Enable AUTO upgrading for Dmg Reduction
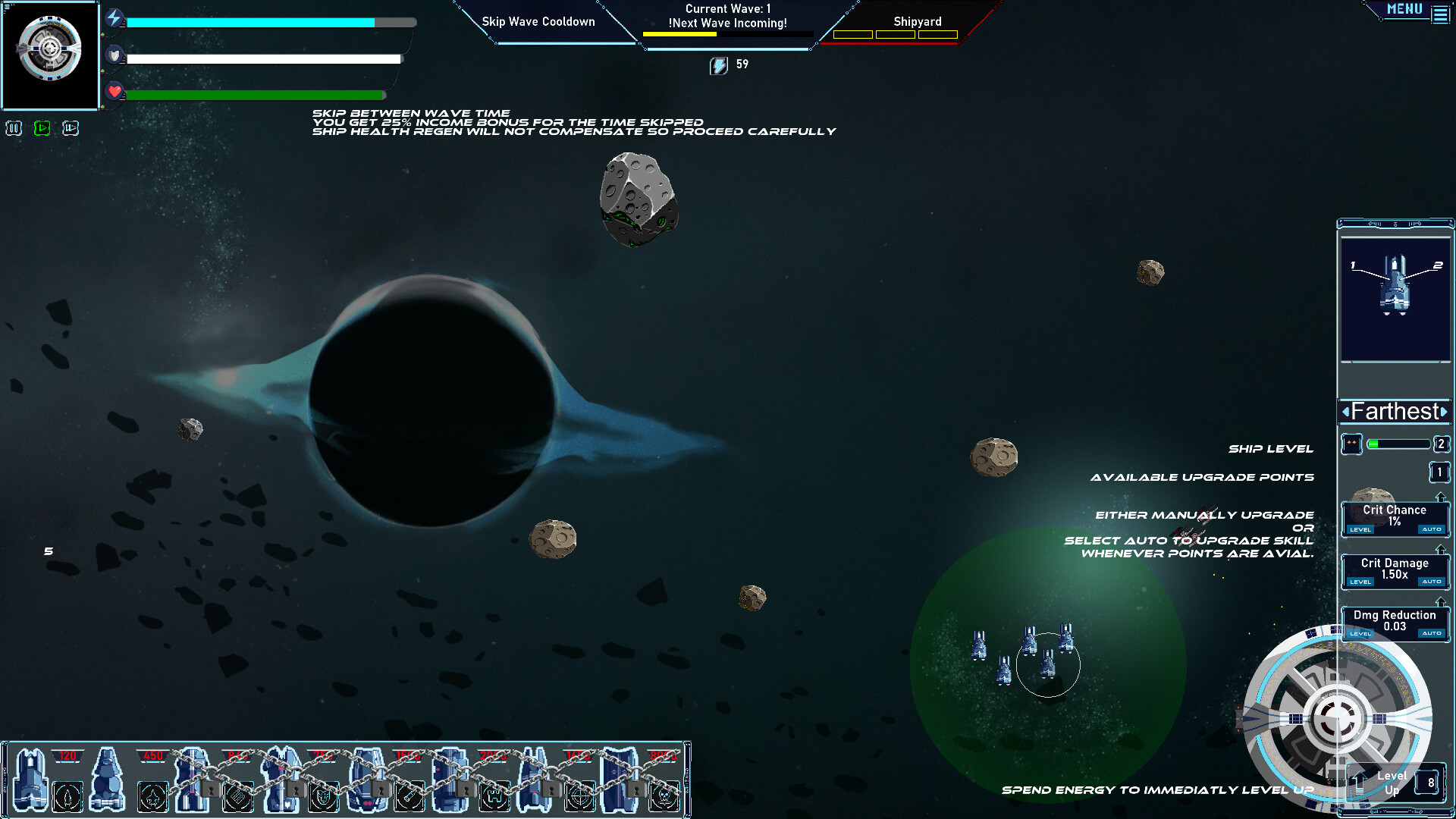 [x=1432, y=632]
